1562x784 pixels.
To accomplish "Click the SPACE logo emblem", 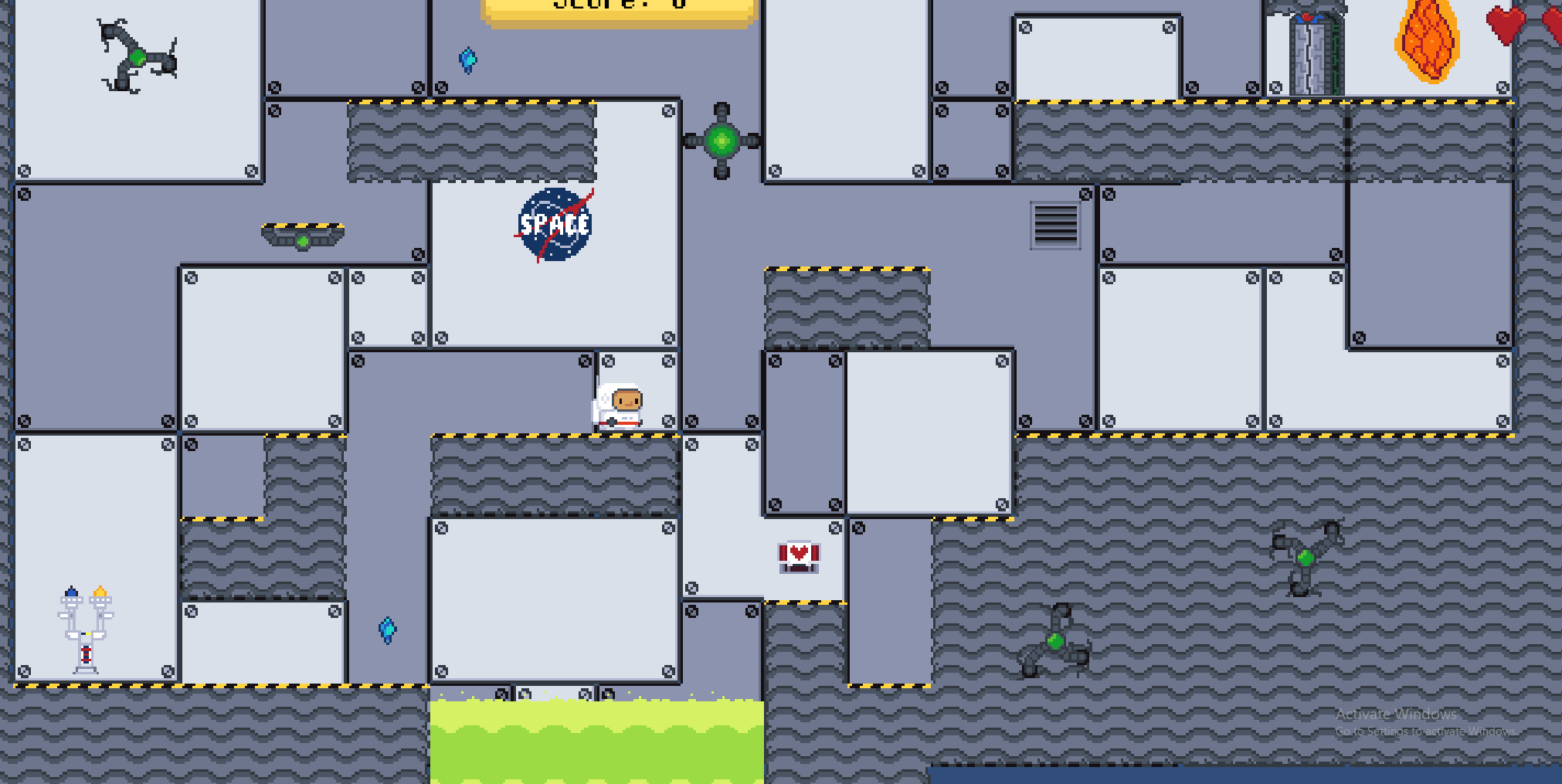I will 555,223.
